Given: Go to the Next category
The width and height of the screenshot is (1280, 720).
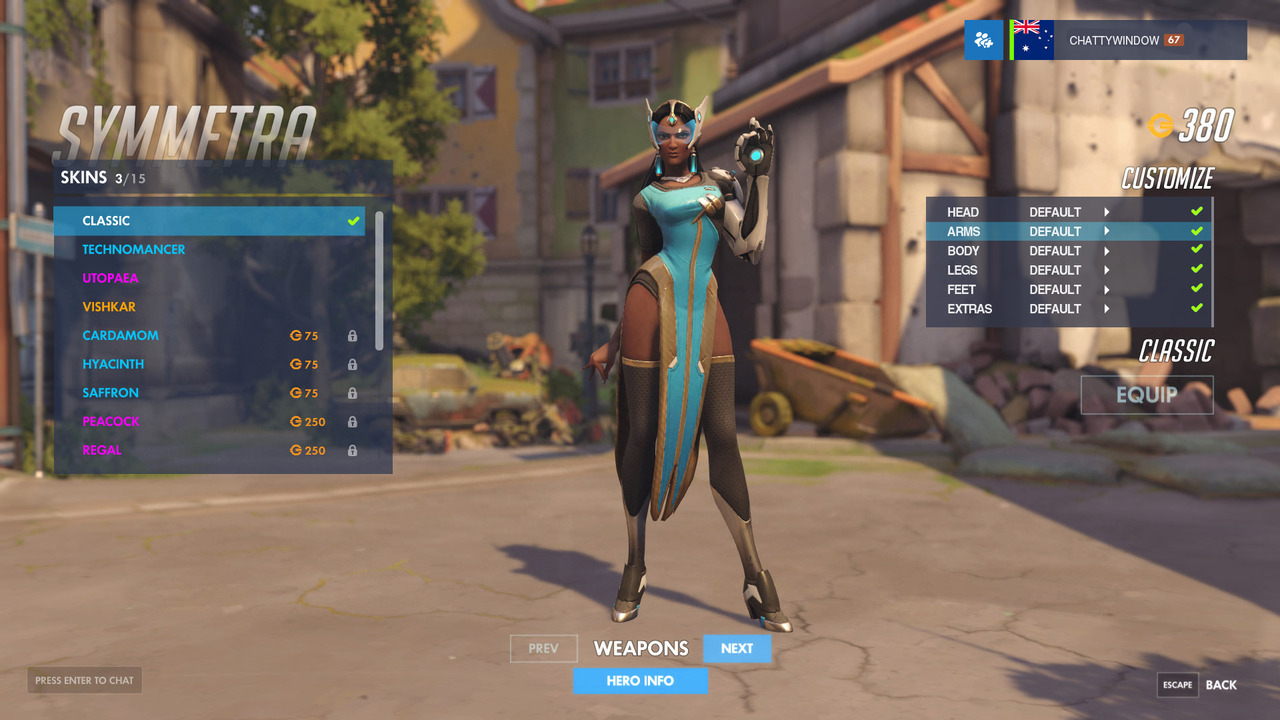Looking at the screenshot, I should coord(737,649).
